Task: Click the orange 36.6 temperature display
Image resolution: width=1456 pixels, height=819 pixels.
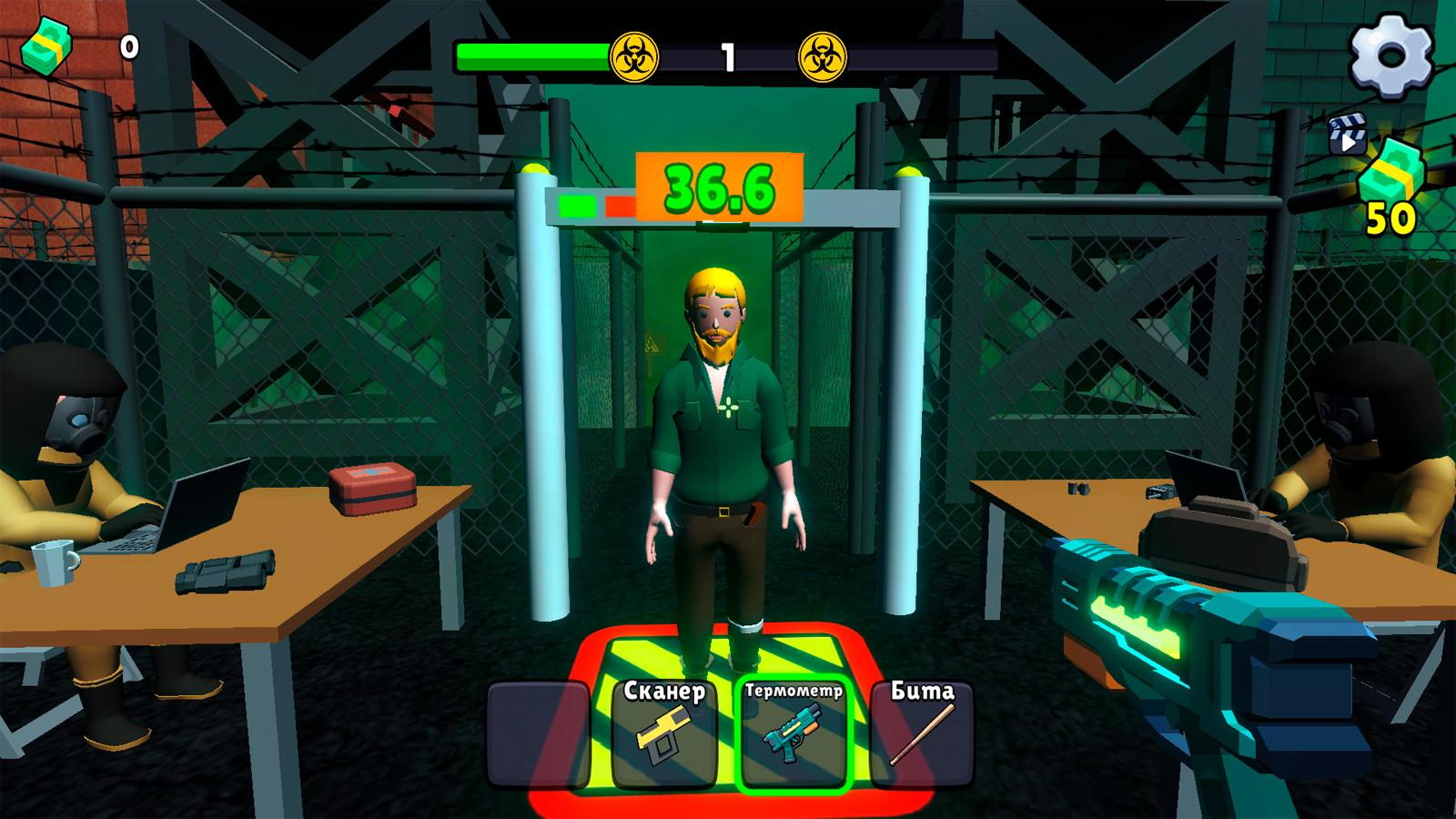Action: point(718,188)
